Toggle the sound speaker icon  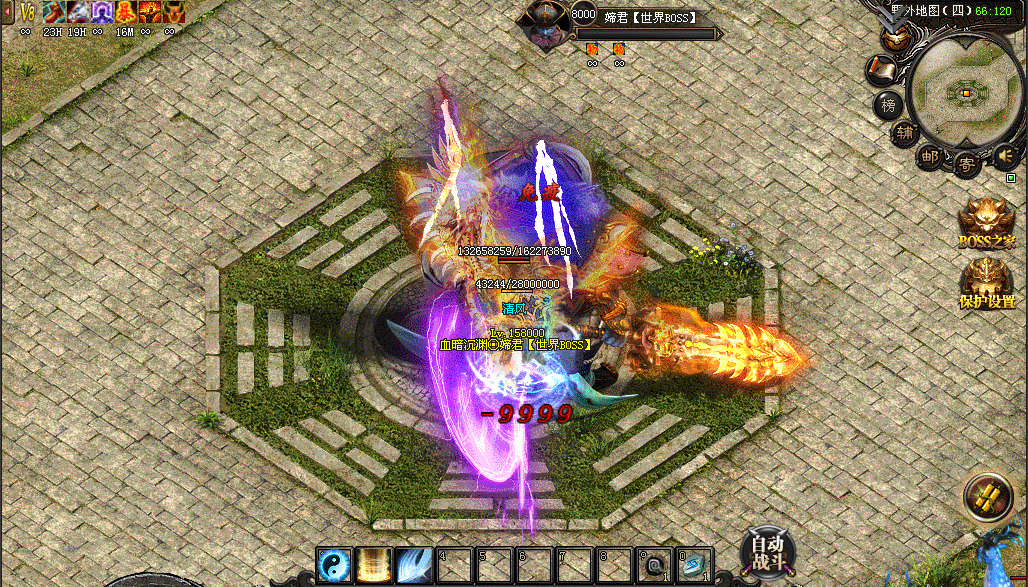tap(1004, 155)
